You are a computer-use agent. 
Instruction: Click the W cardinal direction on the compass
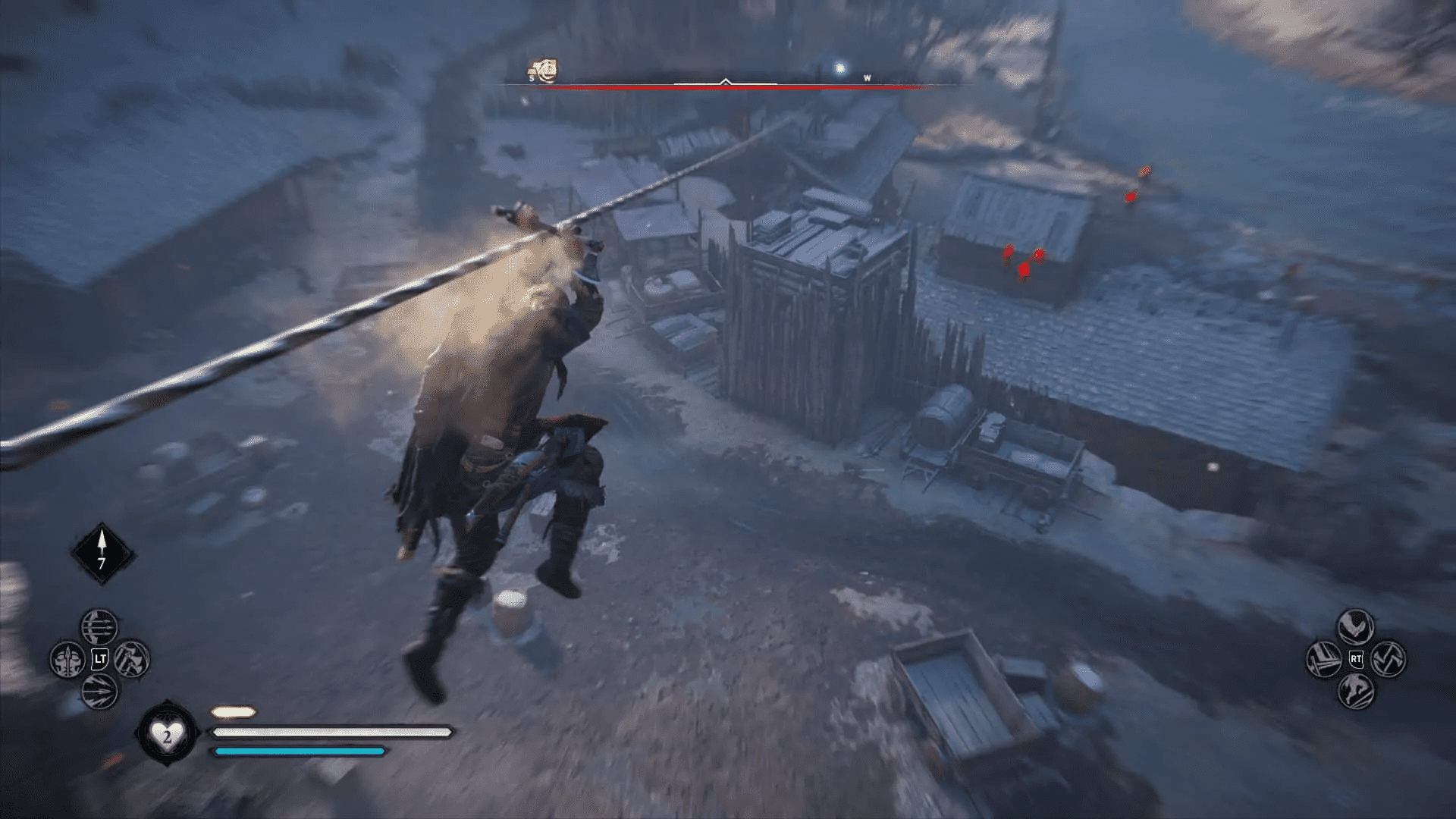(867, 77)
